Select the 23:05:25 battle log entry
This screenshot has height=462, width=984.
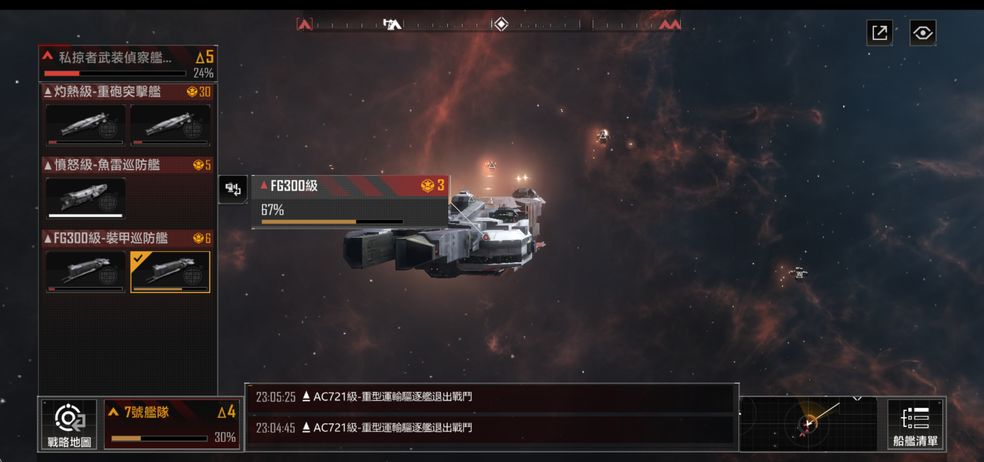click(490, 397)
